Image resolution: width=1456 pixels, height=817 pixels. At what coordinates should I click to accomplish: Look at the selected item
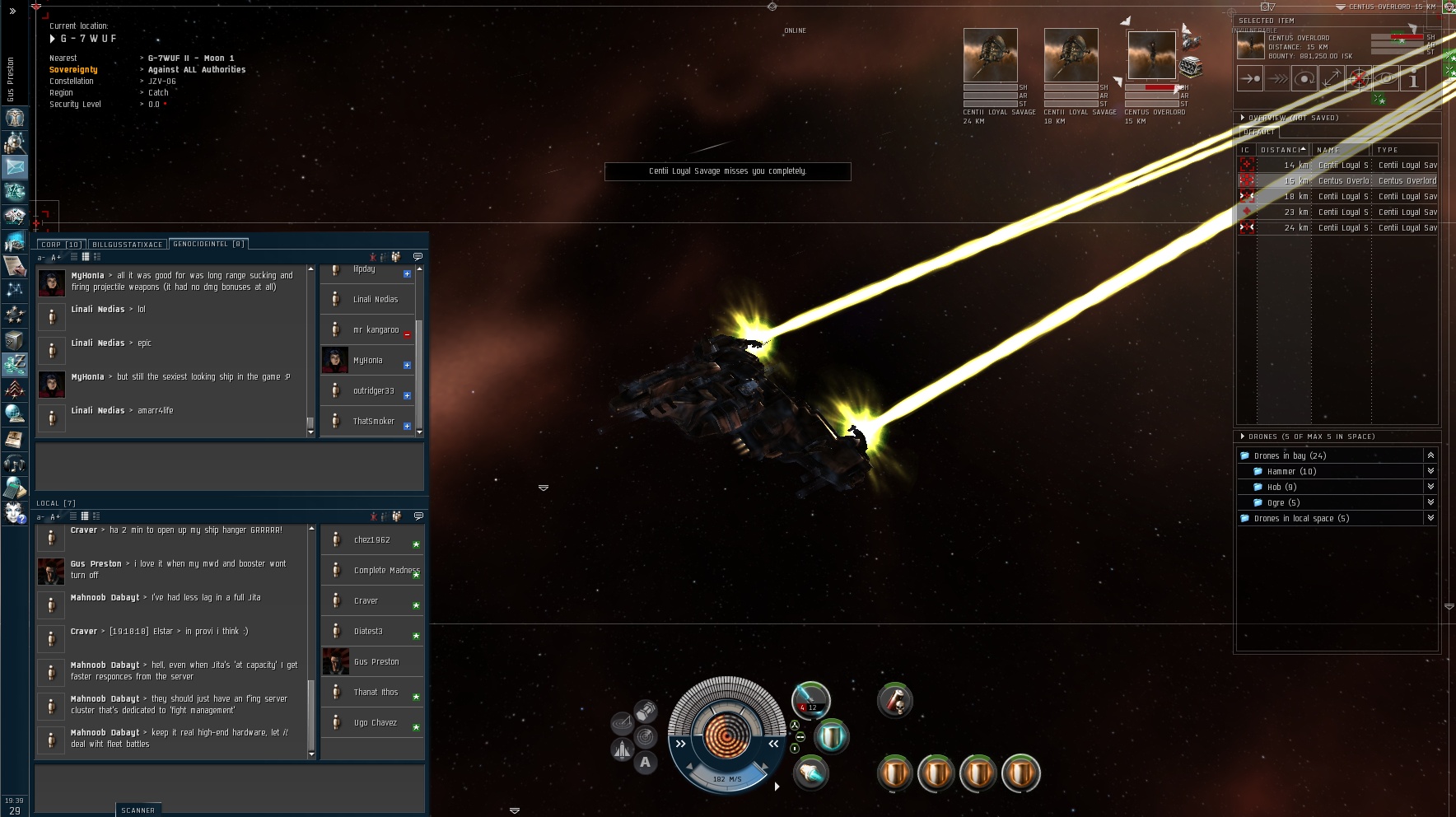(x=1386, y=79)
